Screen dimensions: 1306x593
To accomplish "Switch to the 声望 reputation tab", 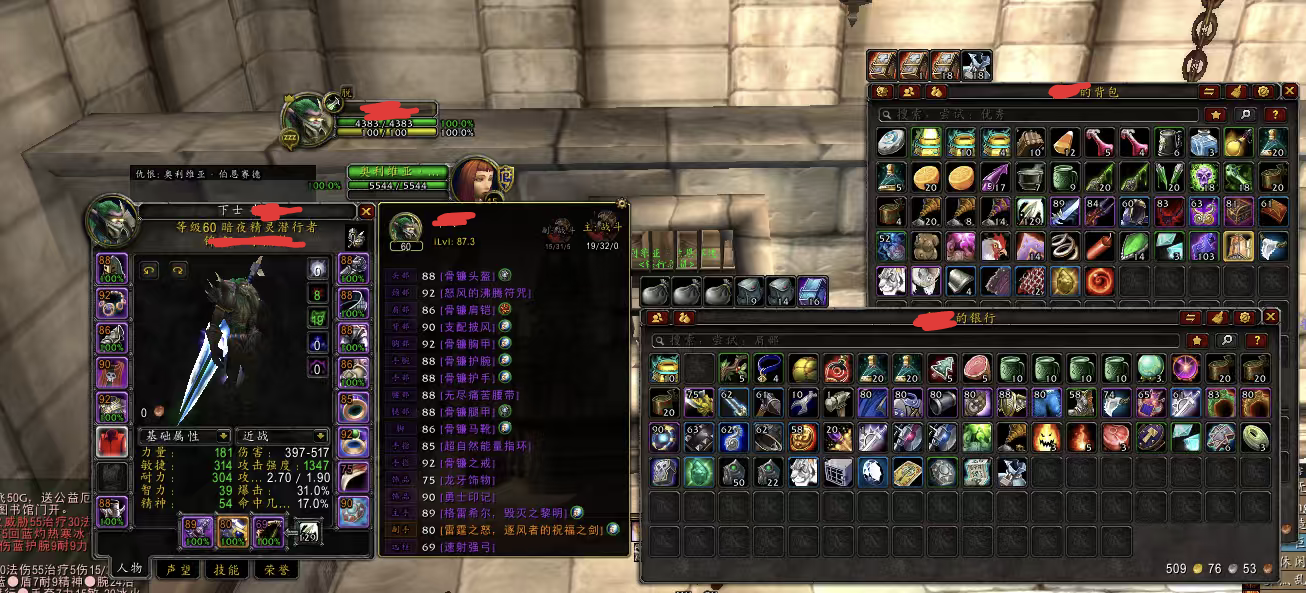I will [x=177, y=570].
